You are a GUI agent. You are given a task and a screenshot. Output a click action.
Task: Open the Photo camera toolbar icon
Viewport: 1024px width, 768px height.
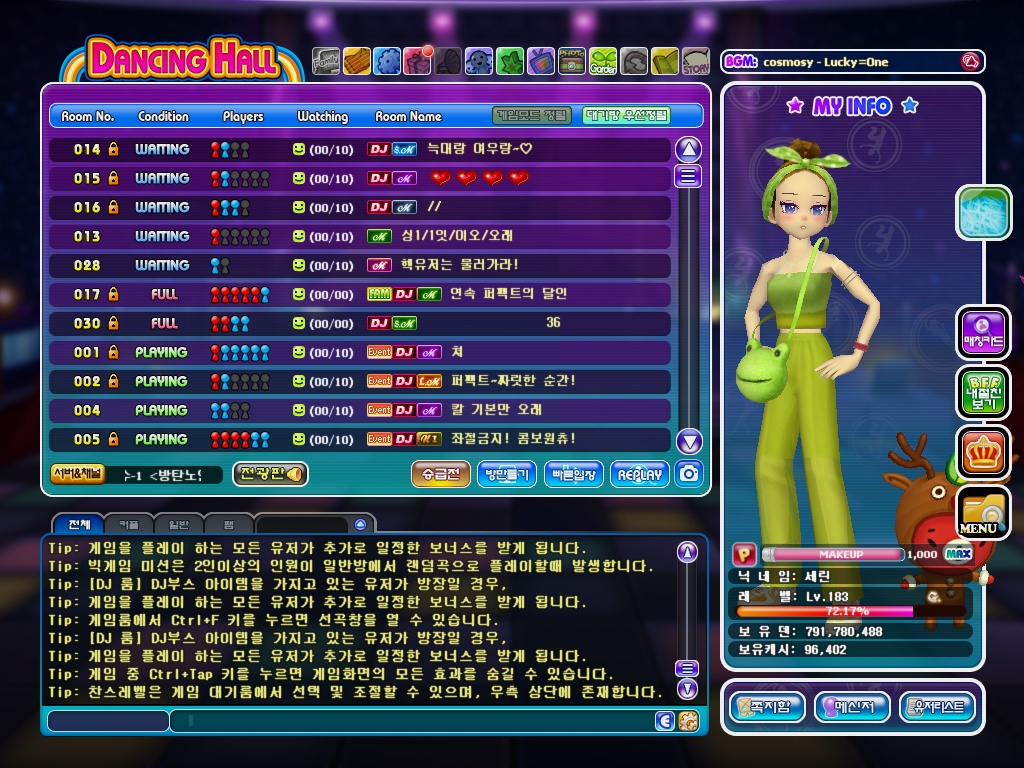pyautogui.click(x=572, y=62)
